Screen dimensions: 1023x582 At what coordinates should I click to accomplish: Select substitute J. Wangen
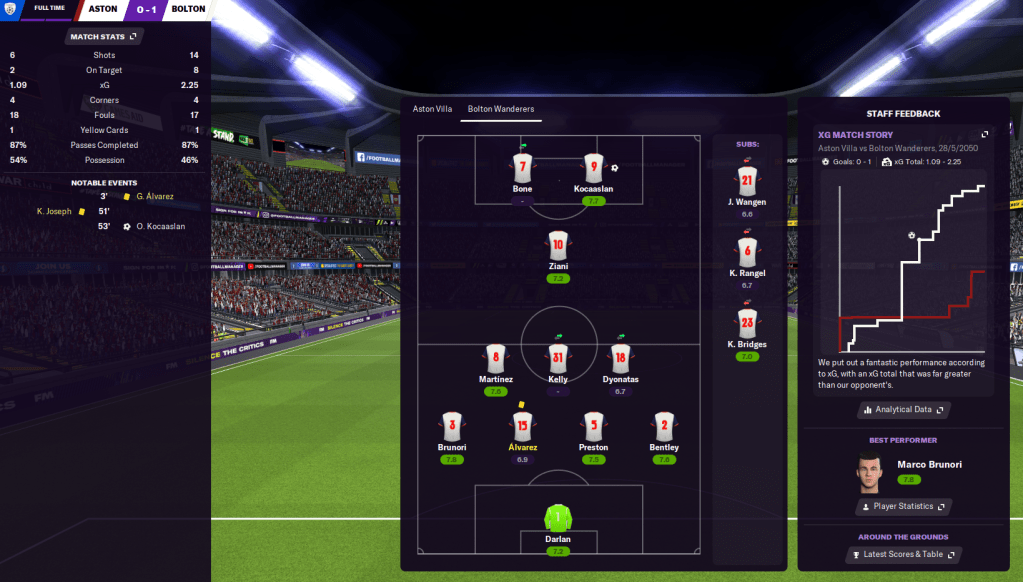coord(747,182)
